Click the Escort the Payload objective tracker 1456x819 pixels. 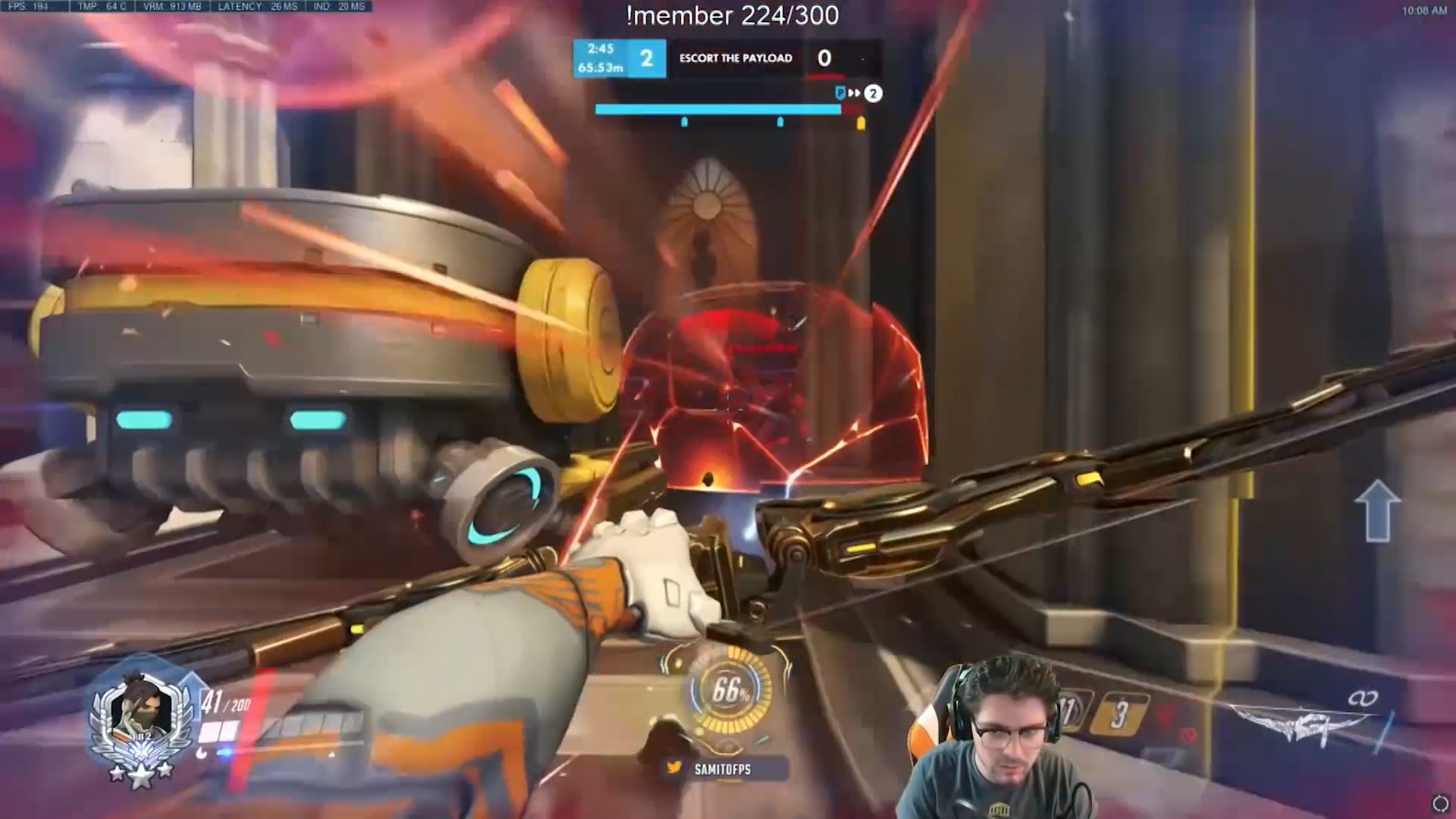pos(735,58)
